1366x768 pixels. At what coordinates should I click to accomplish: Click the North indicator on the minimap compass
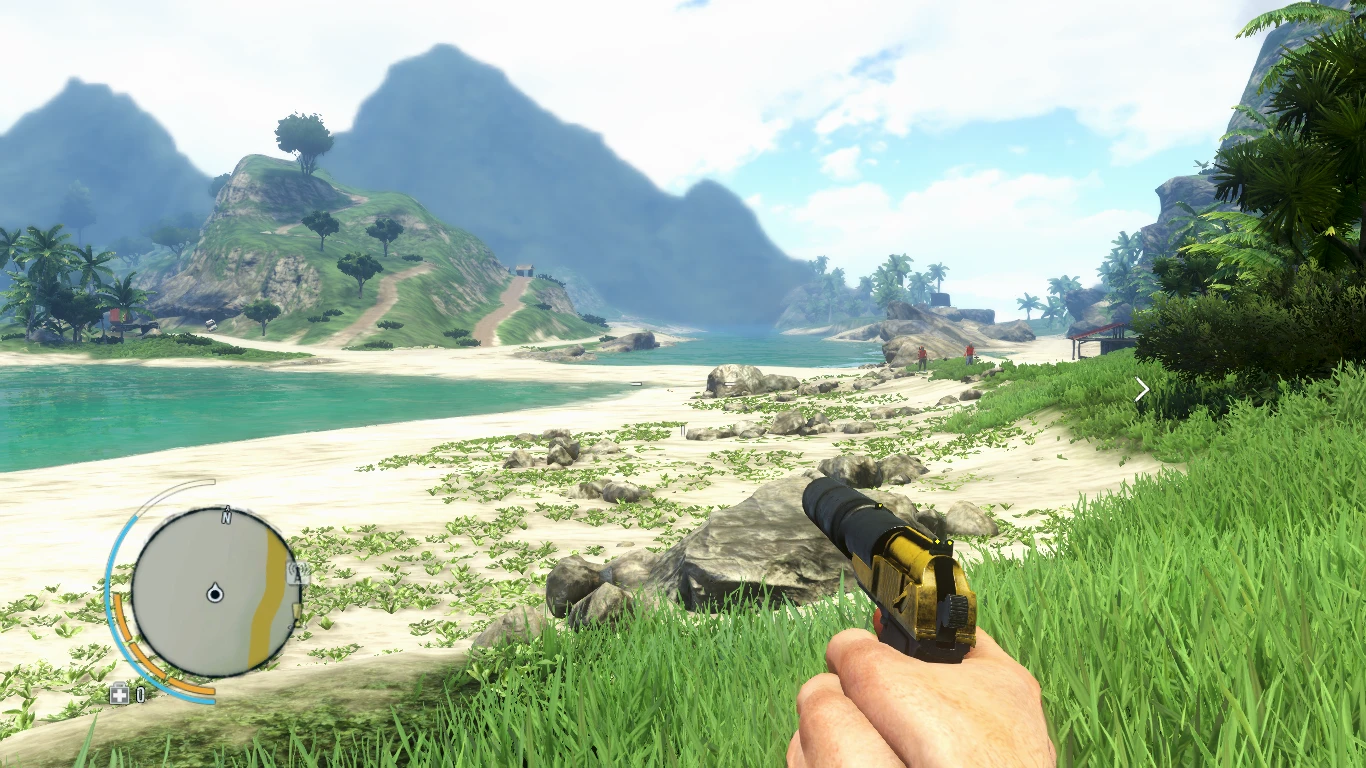(x=225, y=516)
